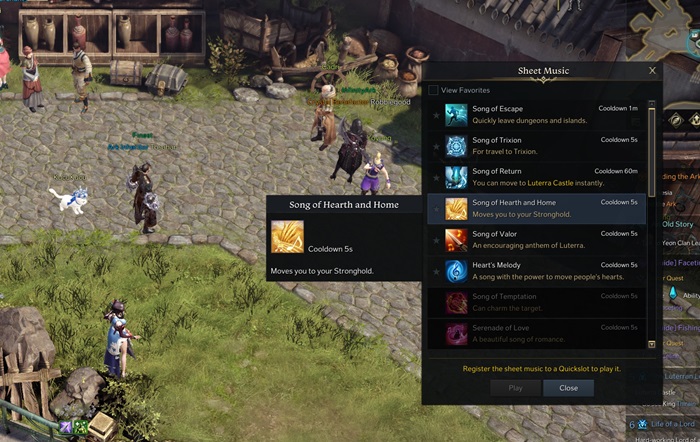Mark Song of Valor as favorite via star

[436, 240]
